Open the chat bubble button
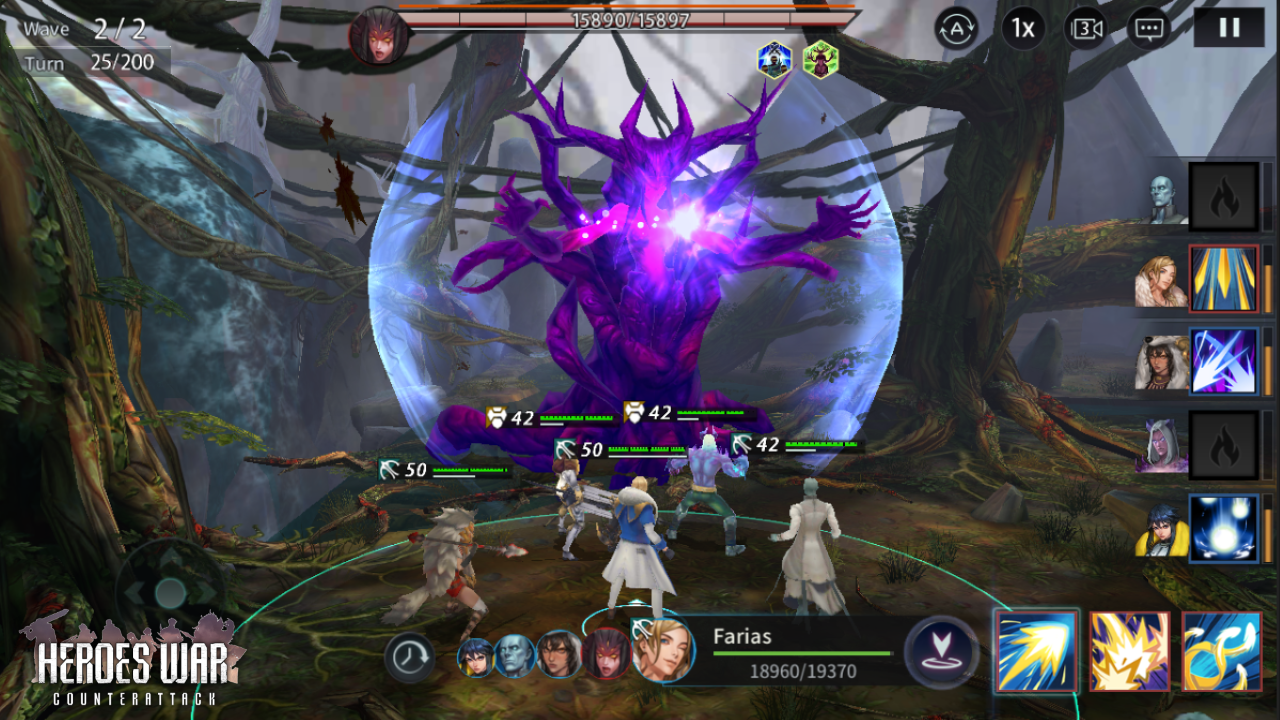Image resolution: width=1280 pixels, height=720 pixels. [1149, 29]
